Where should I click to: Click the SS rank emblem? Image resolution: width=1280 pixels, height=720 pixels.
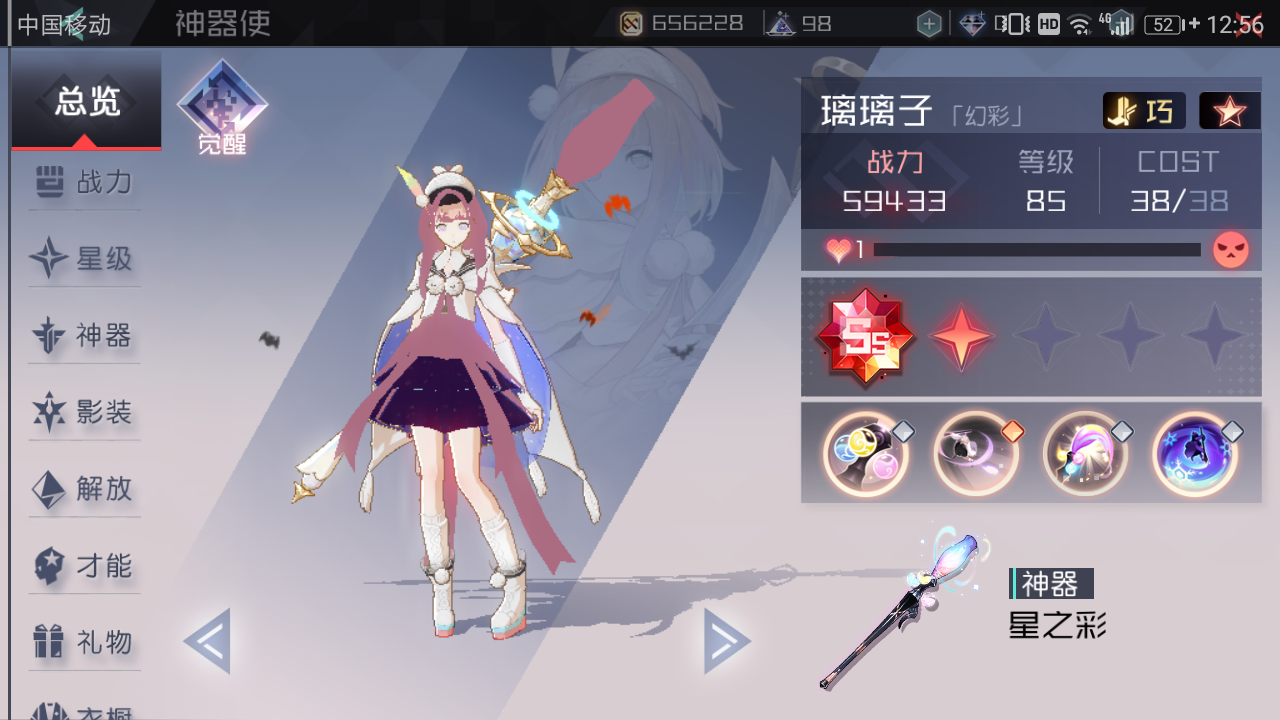pos(866,337)
